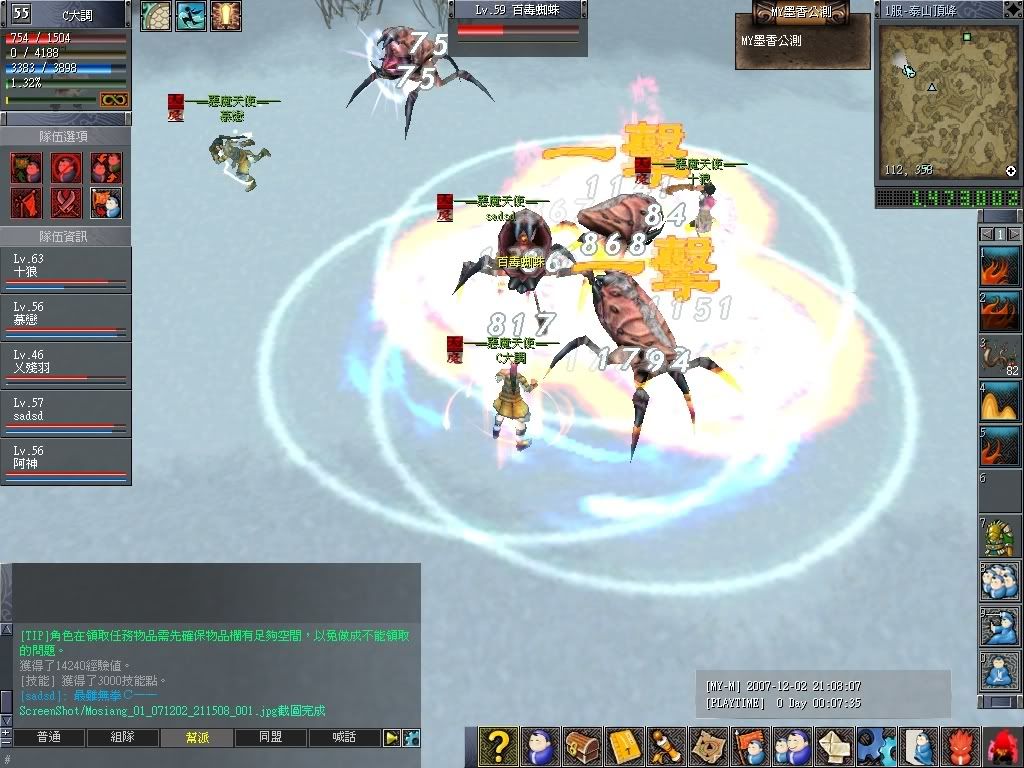The width and height of the screenshot is (1024, 768).
Task: Go to the next hotbar page arrow
Action: 1014,234
